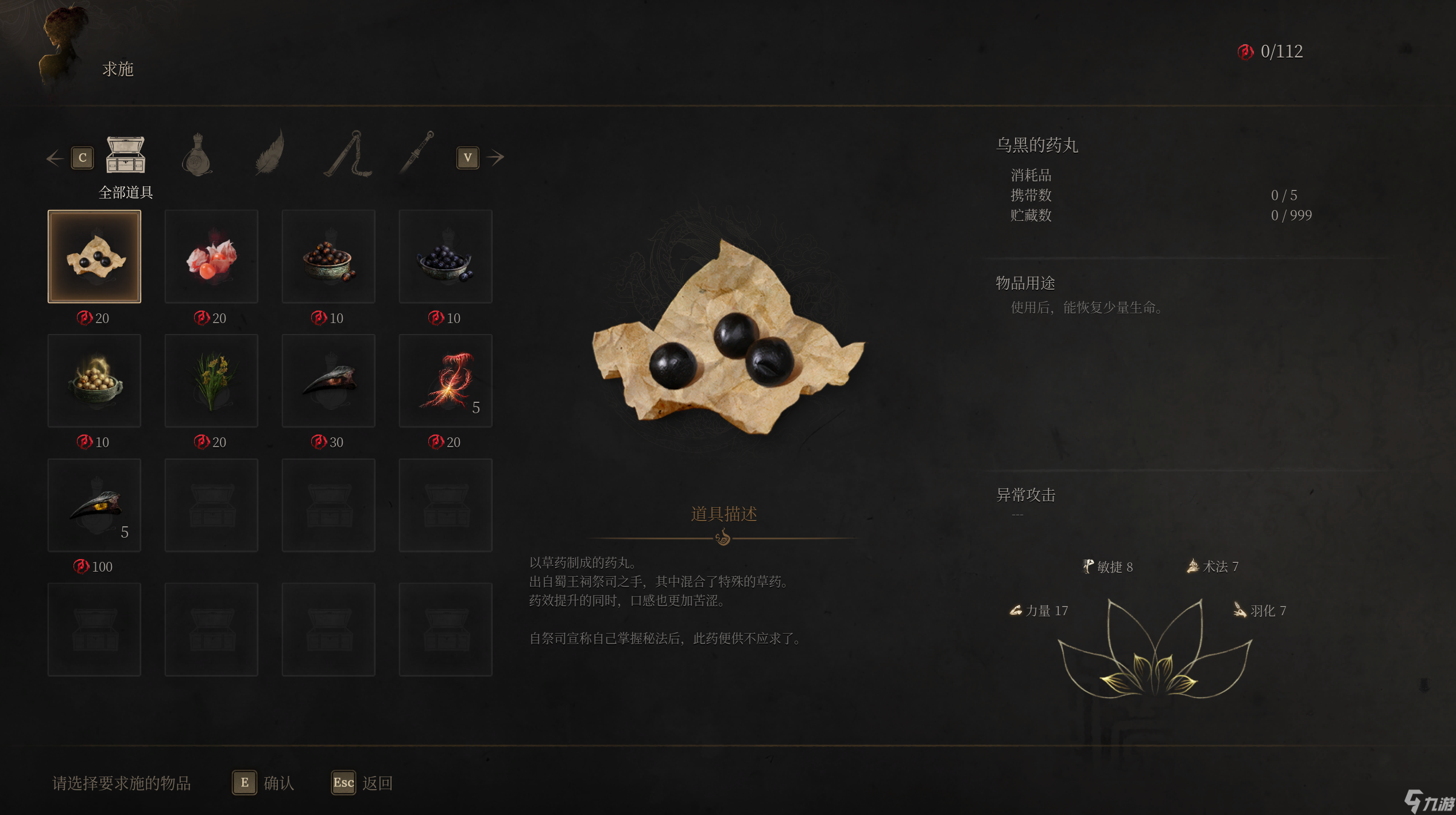The width and height of the screenshot is (1456, 815).
Task: Select the dark berries bowl item
Action: pos(445,256)
